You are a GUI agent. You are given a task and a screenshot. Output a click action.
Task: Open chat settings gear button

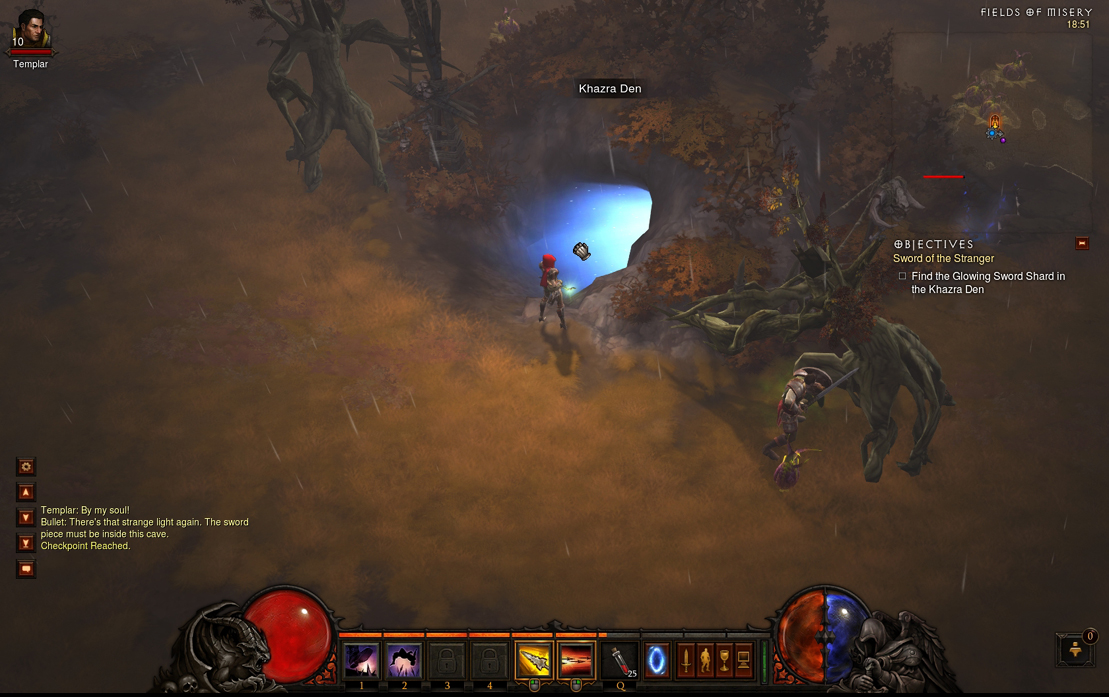(x=26, y=466)
